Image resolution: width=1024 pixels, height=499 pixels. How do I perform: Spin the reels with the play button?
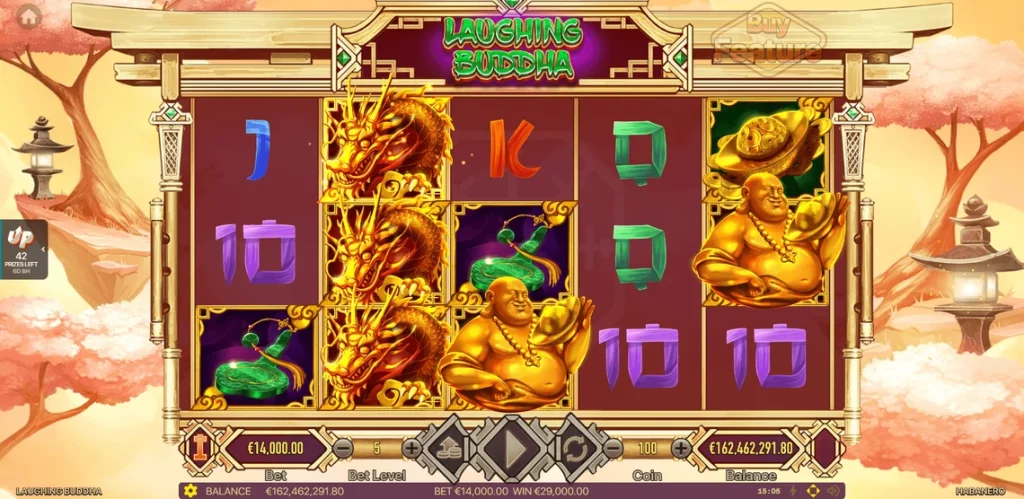(x=511, y=448)
